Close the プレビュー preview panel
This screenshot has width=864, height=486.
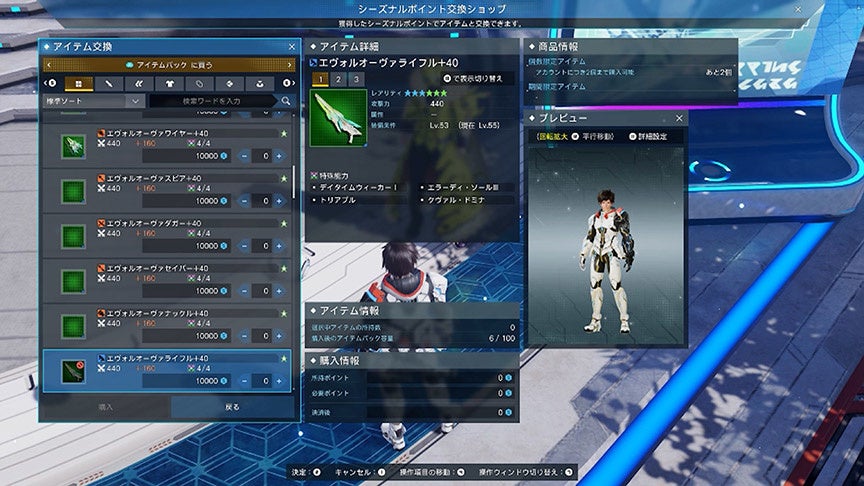679,118
